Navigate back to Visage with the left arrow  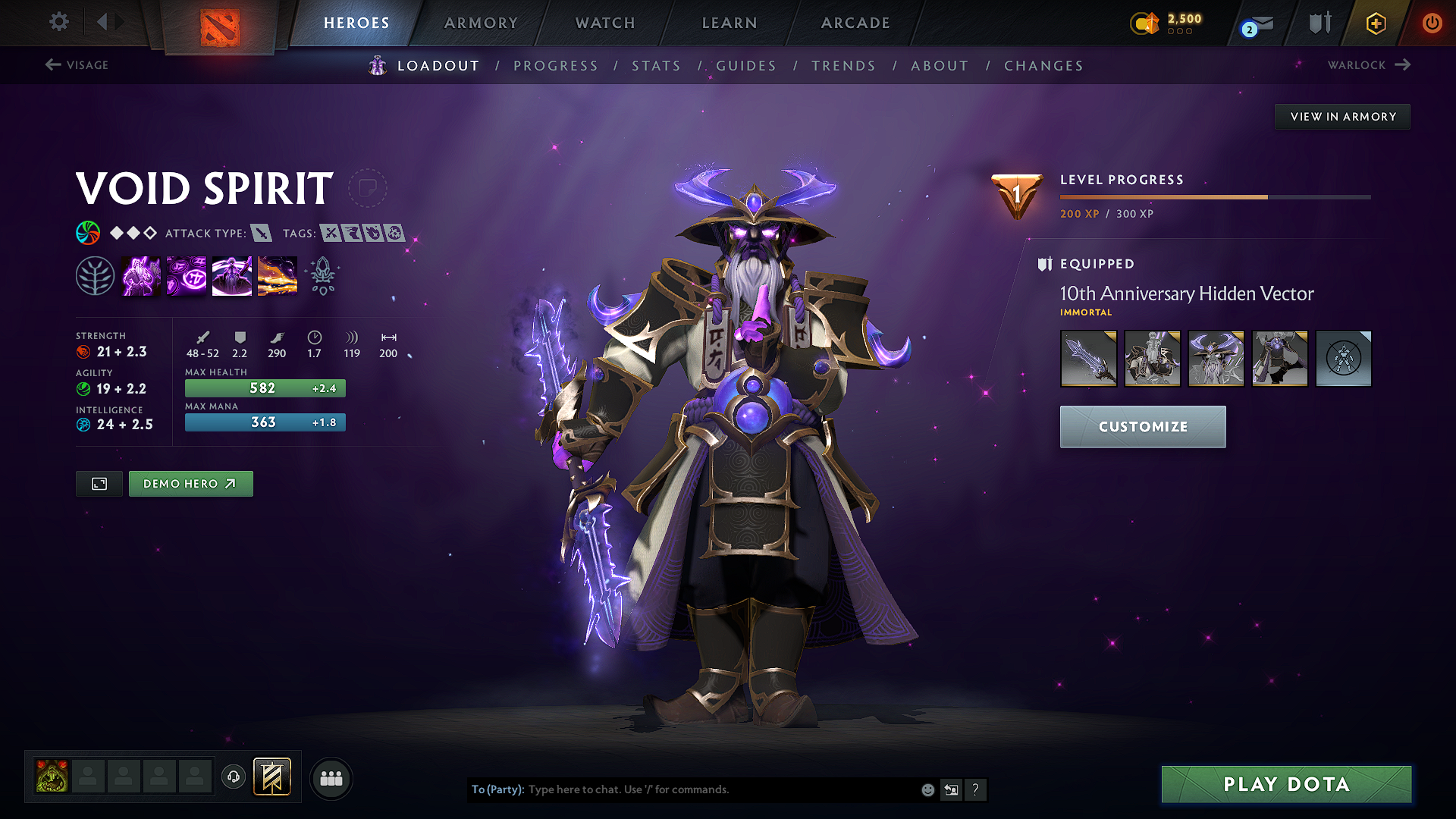point(52,65)
